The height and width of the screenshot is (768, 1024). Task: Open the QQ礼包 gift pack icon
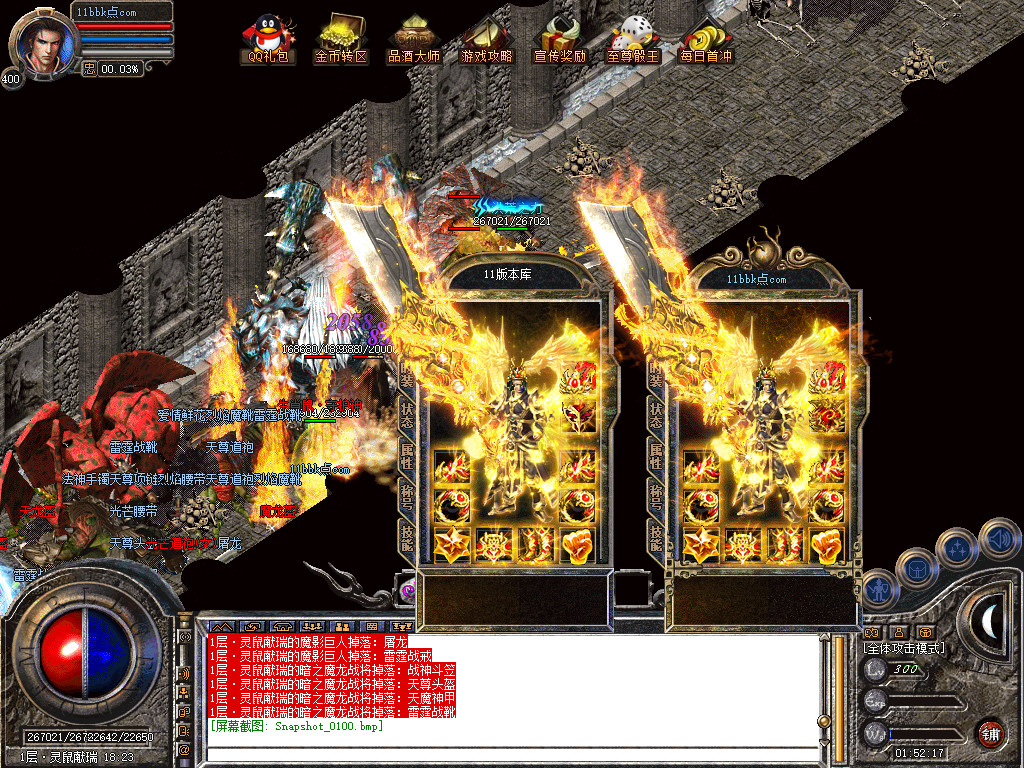click(269, 40)
